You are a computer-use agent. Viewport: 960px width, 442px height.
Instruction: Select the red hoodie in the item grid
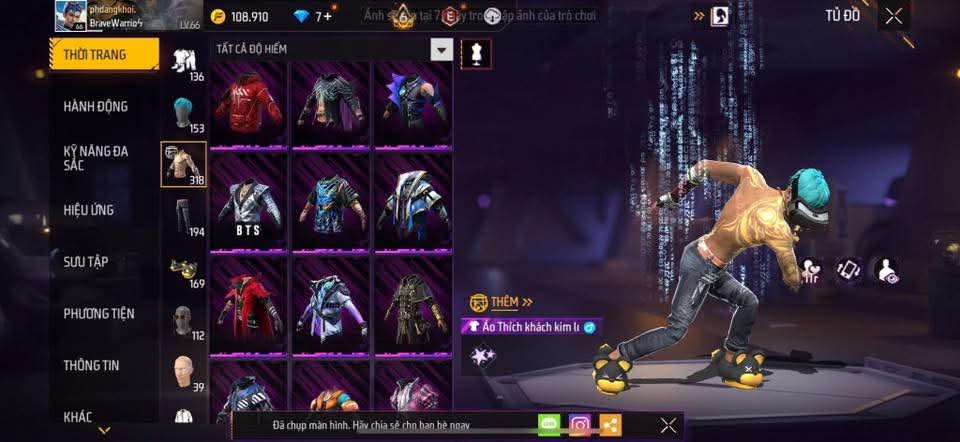click(249, 103)
